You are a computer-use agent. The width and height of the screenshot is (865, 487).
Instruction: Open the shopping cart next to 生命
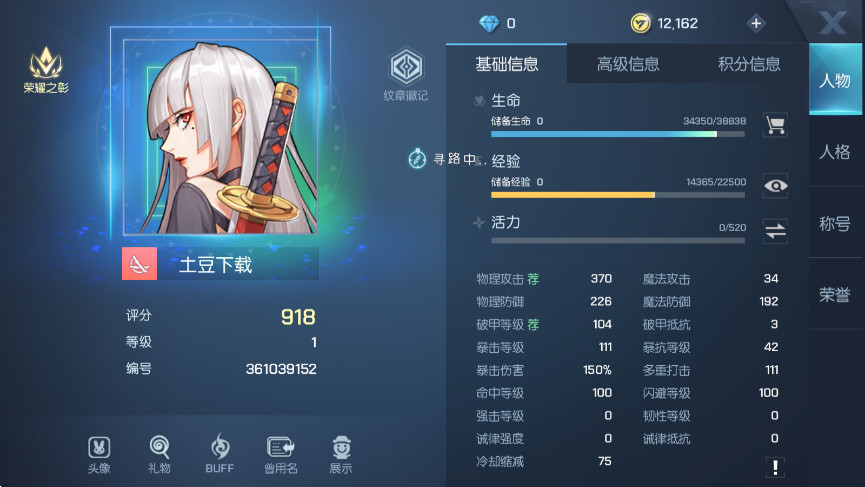click(x=775, y=125)
